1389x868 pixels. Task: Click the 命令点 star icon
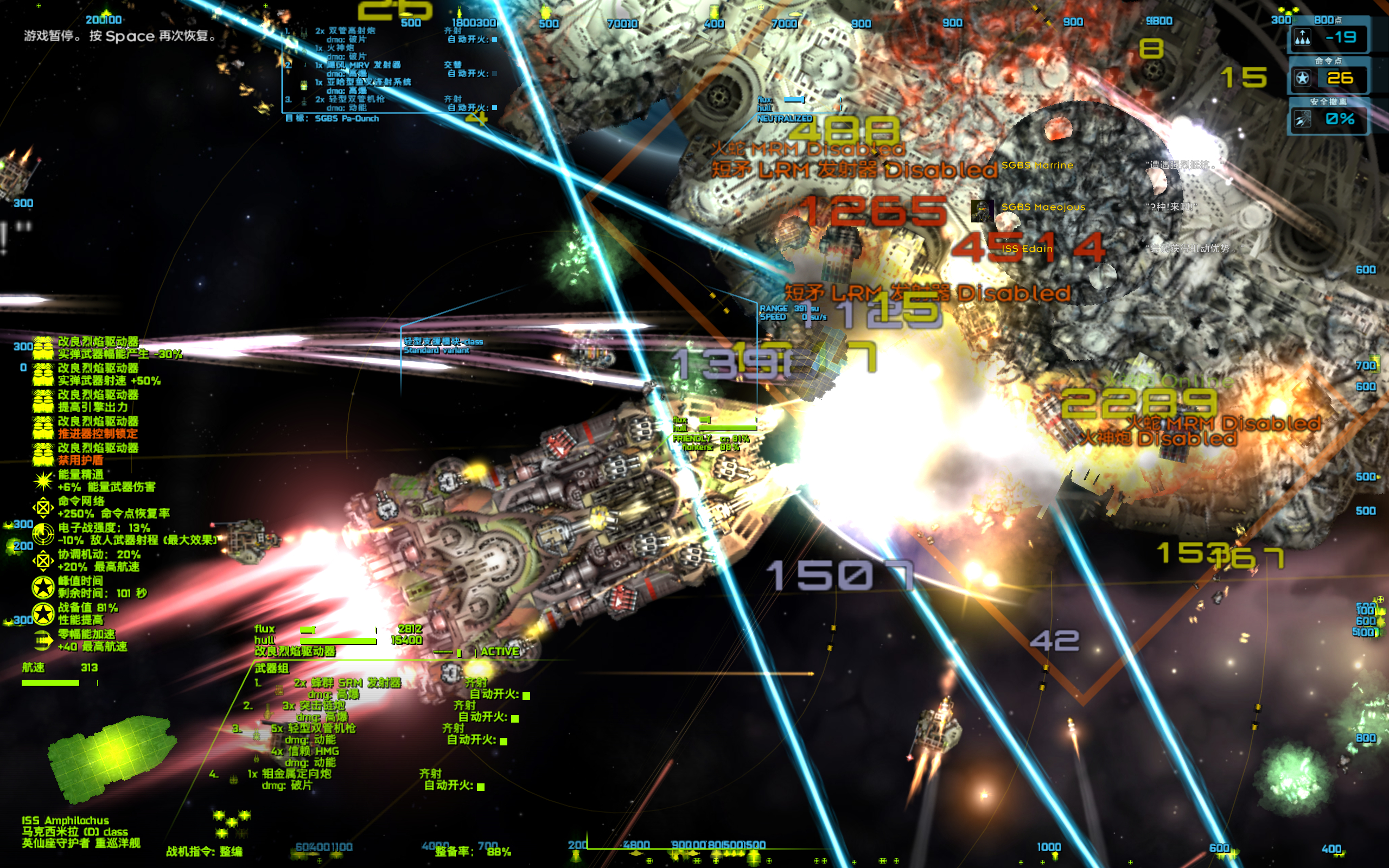1302,78
